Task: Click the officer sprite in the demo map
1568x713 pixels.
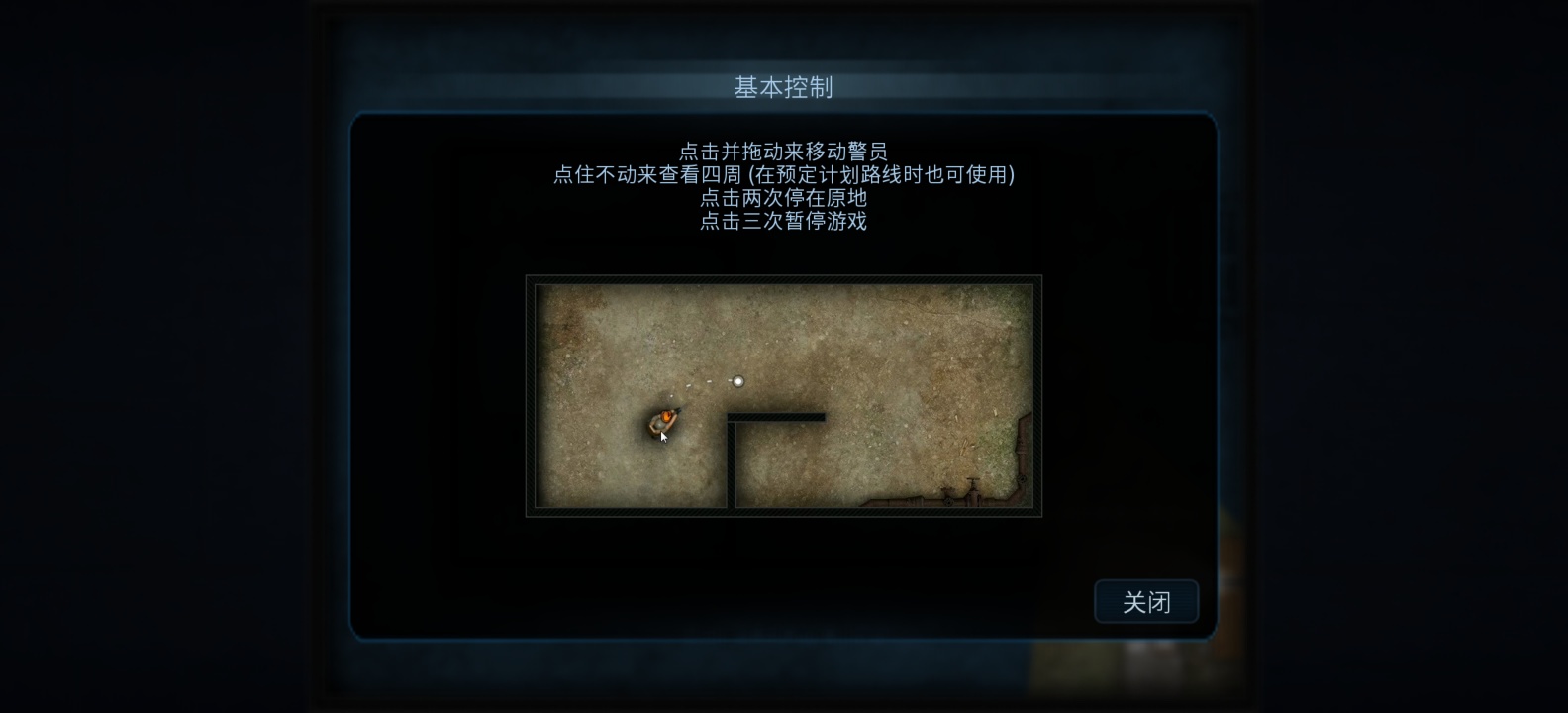Action: click(x=665, y=423)
